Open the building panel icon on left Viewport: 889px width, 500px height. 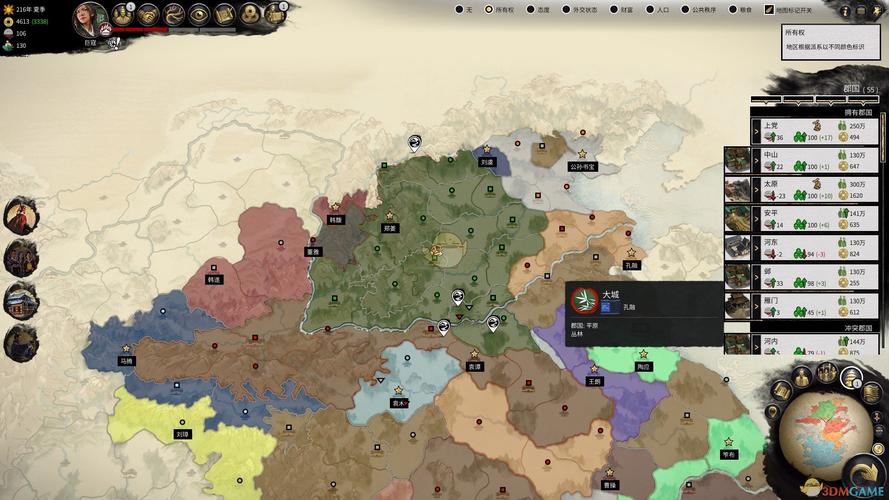(x=20, y=300)
